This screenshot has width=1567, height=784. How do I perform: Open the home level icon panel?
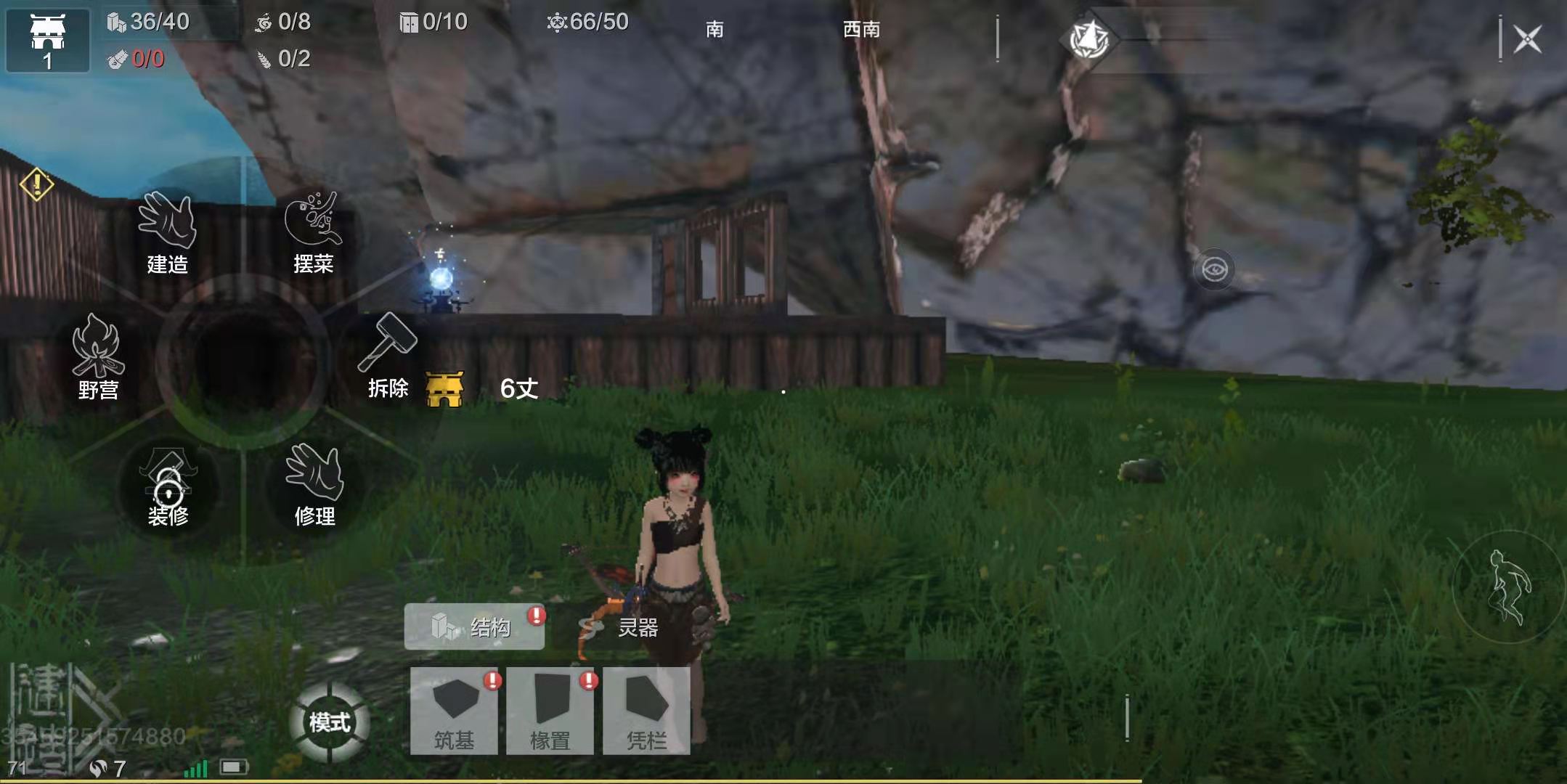tap(48, 41)
